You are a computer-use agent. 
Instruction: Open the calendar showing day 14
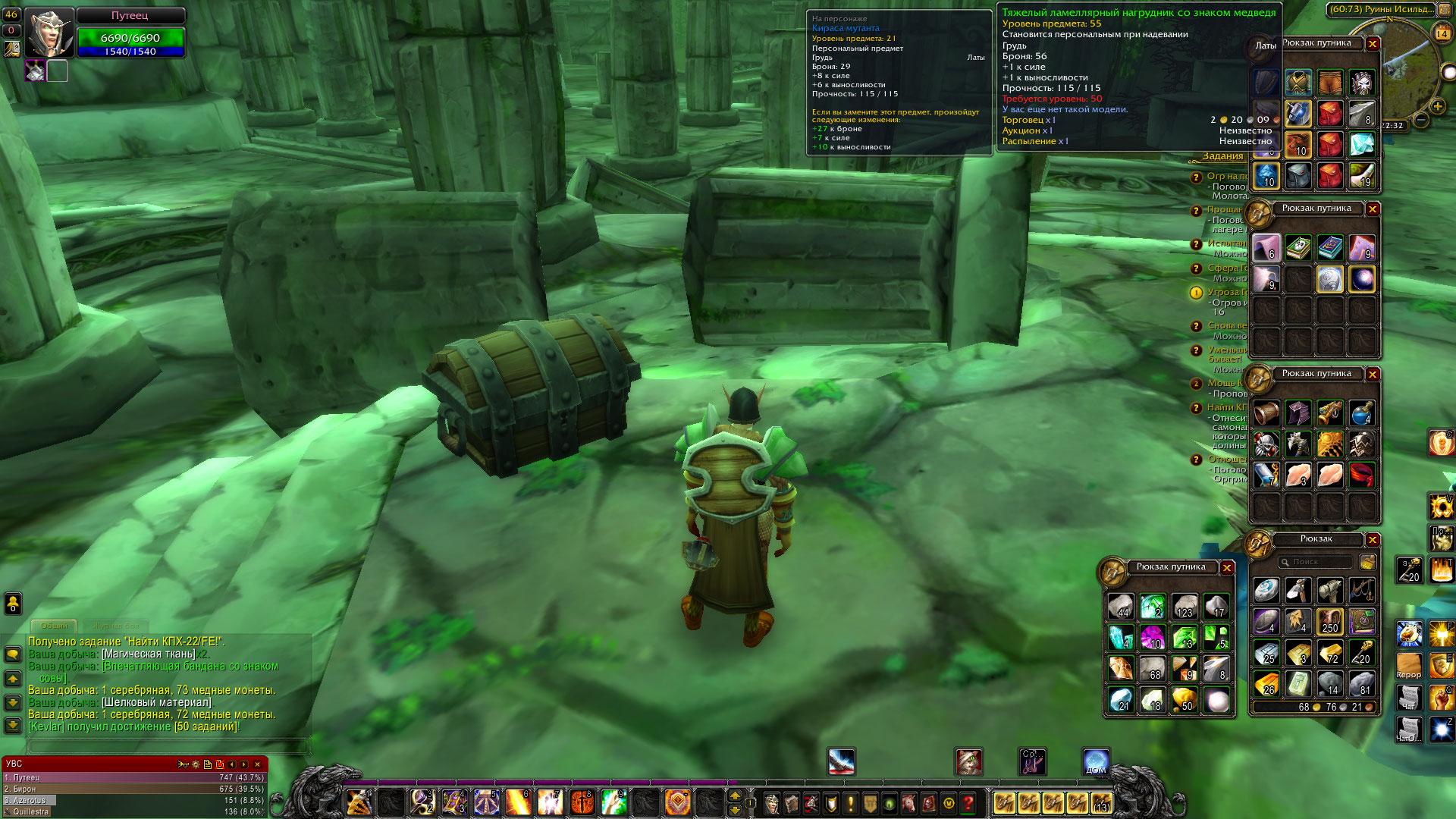[1442, 33]
